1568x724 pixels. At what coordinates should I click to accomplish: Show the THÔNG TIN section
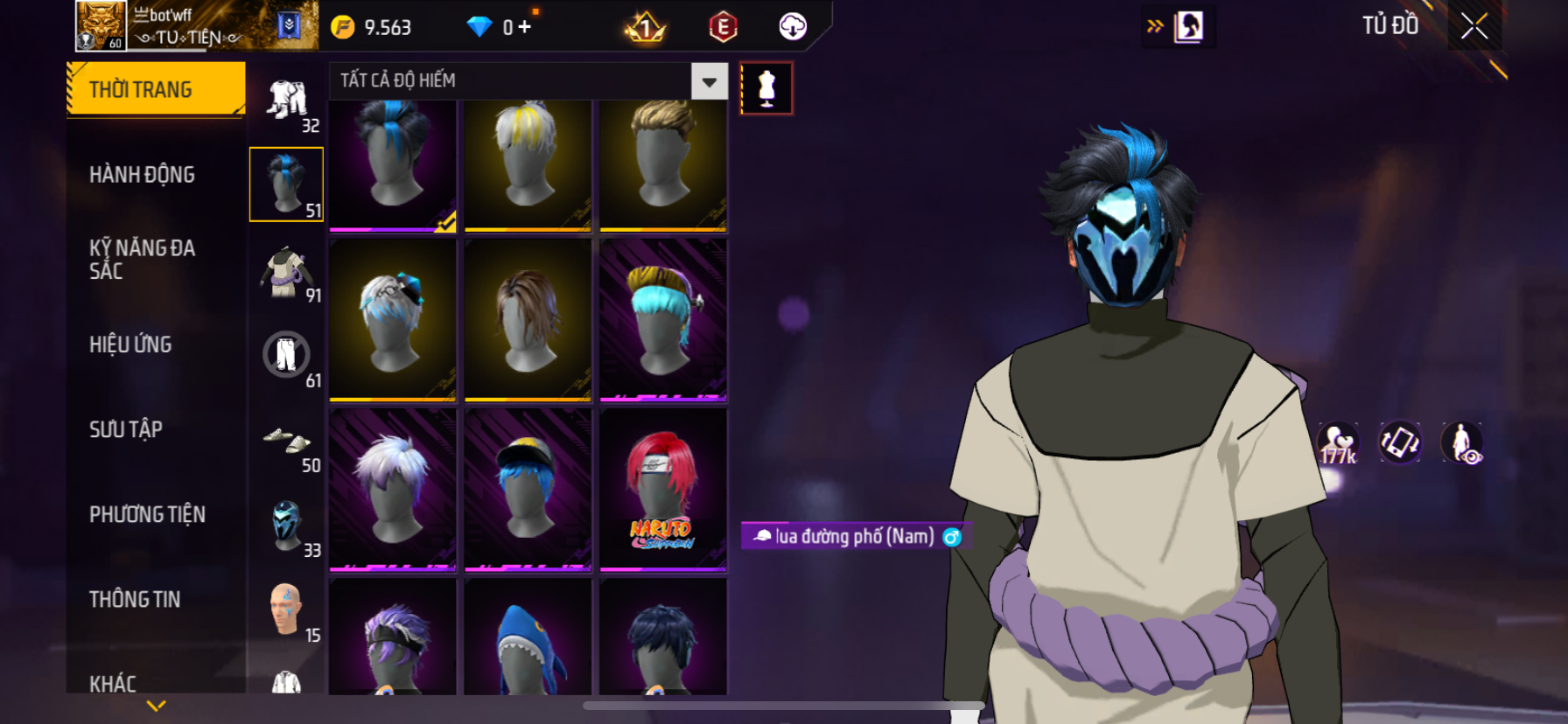pyautogui.click(x=135, y=599)
